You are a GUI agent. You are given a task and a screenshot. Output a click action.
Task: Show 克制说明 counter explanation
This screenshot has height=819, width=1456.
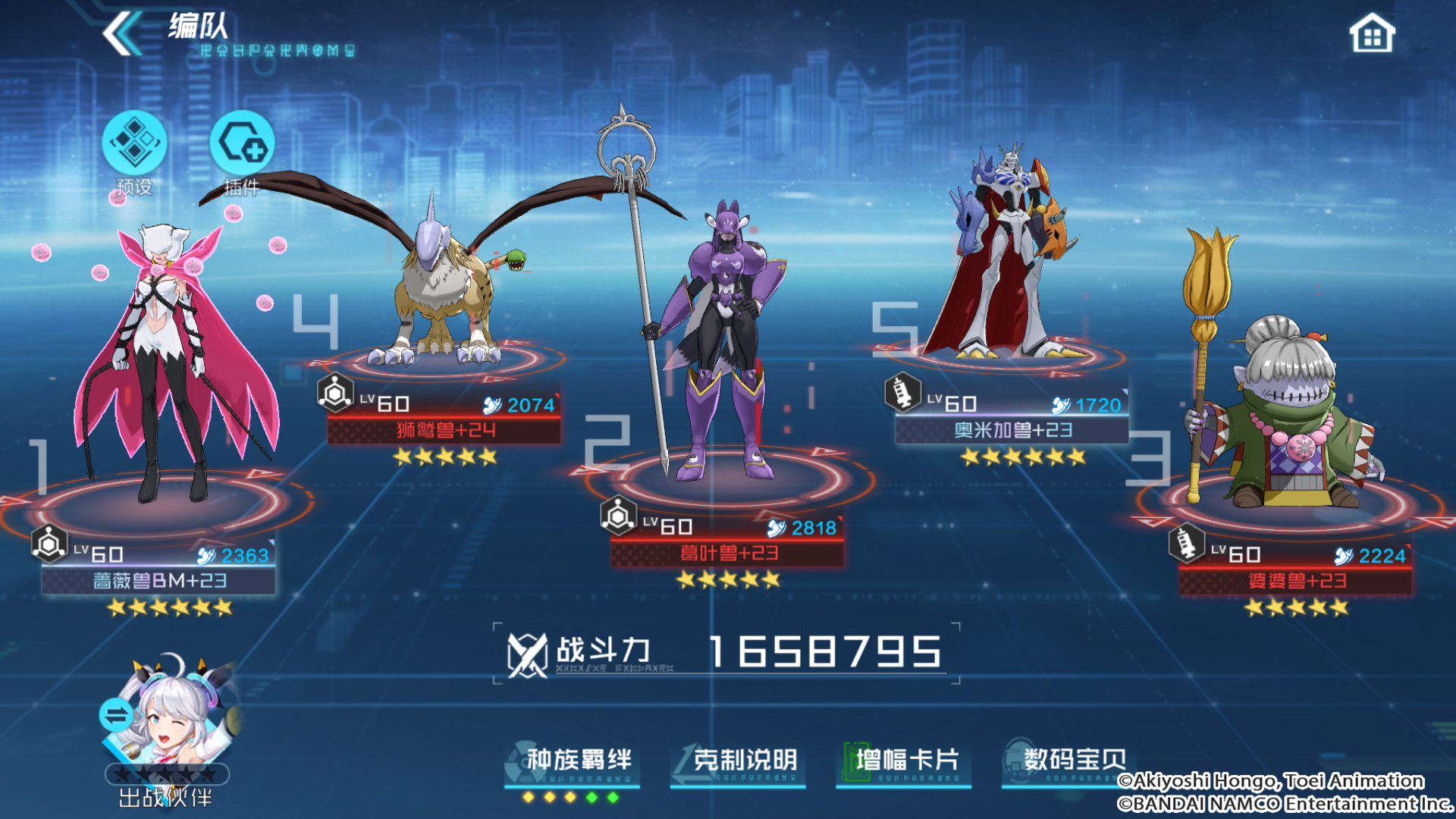tap(739, 761)
